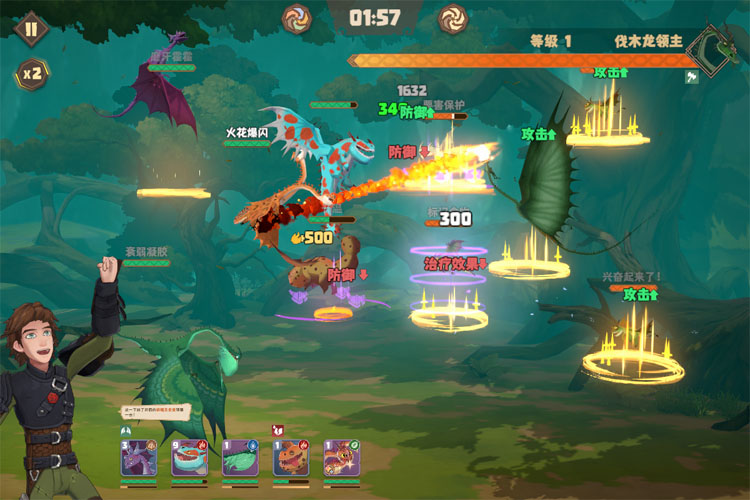Screen dimensions: 750x500
Task: Click the swirl emblem left of timer
Action: pos(297,17)
